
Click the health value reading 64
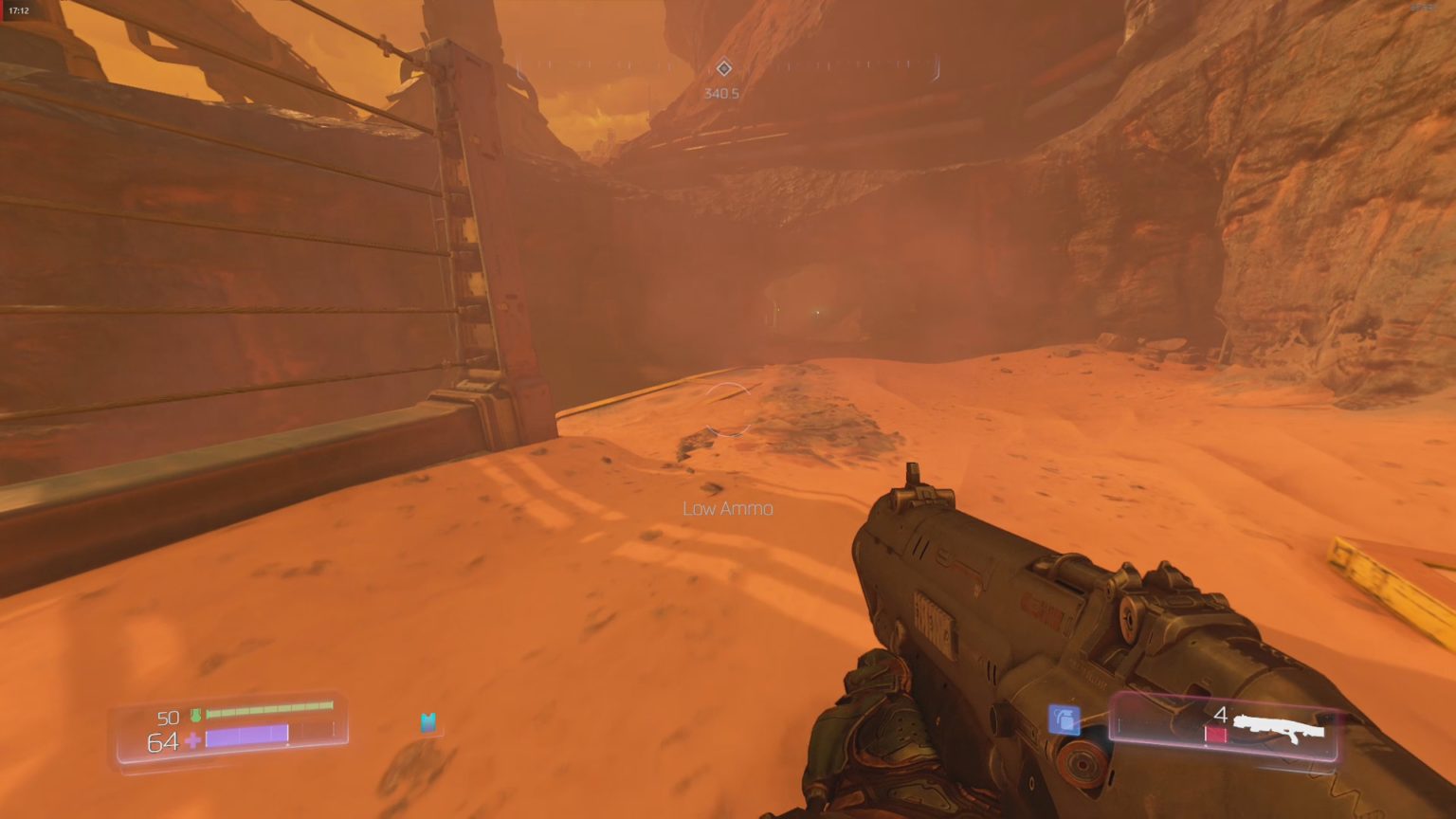(161, 742)
